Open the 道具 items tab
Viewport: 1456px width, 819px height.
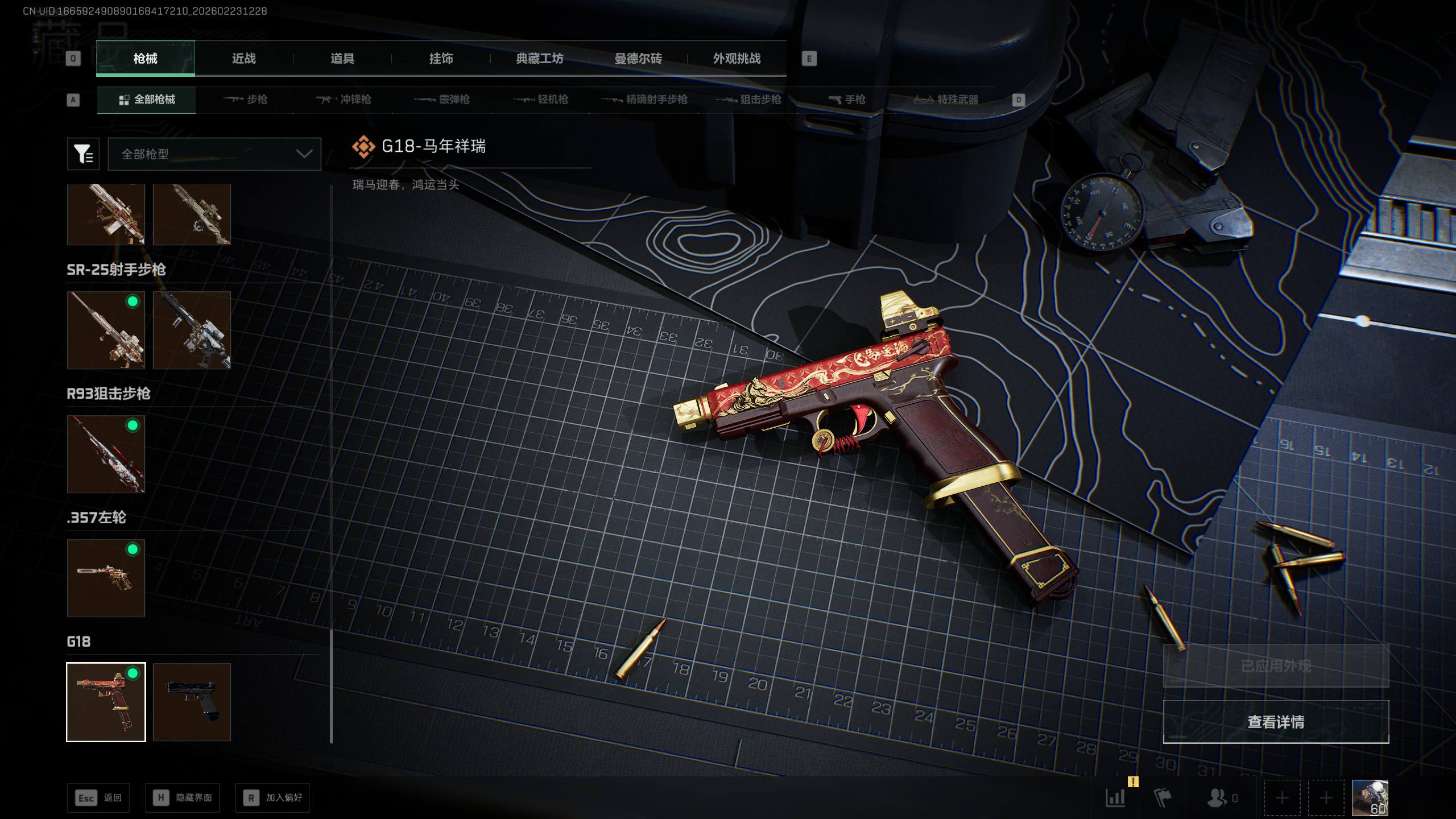342,59
